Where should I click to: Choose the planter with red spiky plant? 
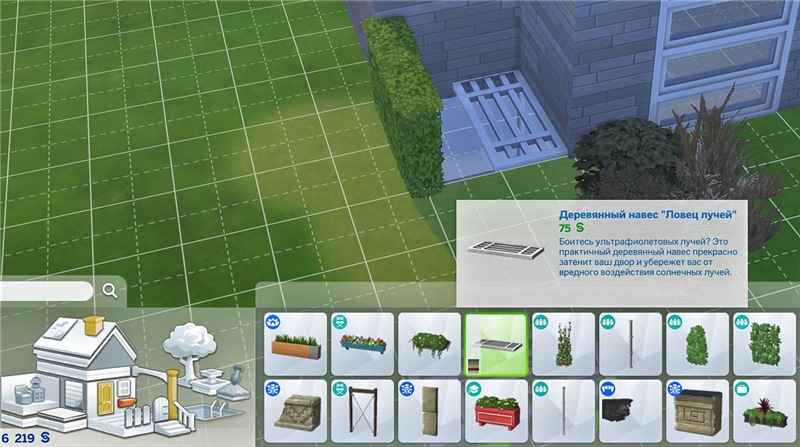(x=764, y=411)
